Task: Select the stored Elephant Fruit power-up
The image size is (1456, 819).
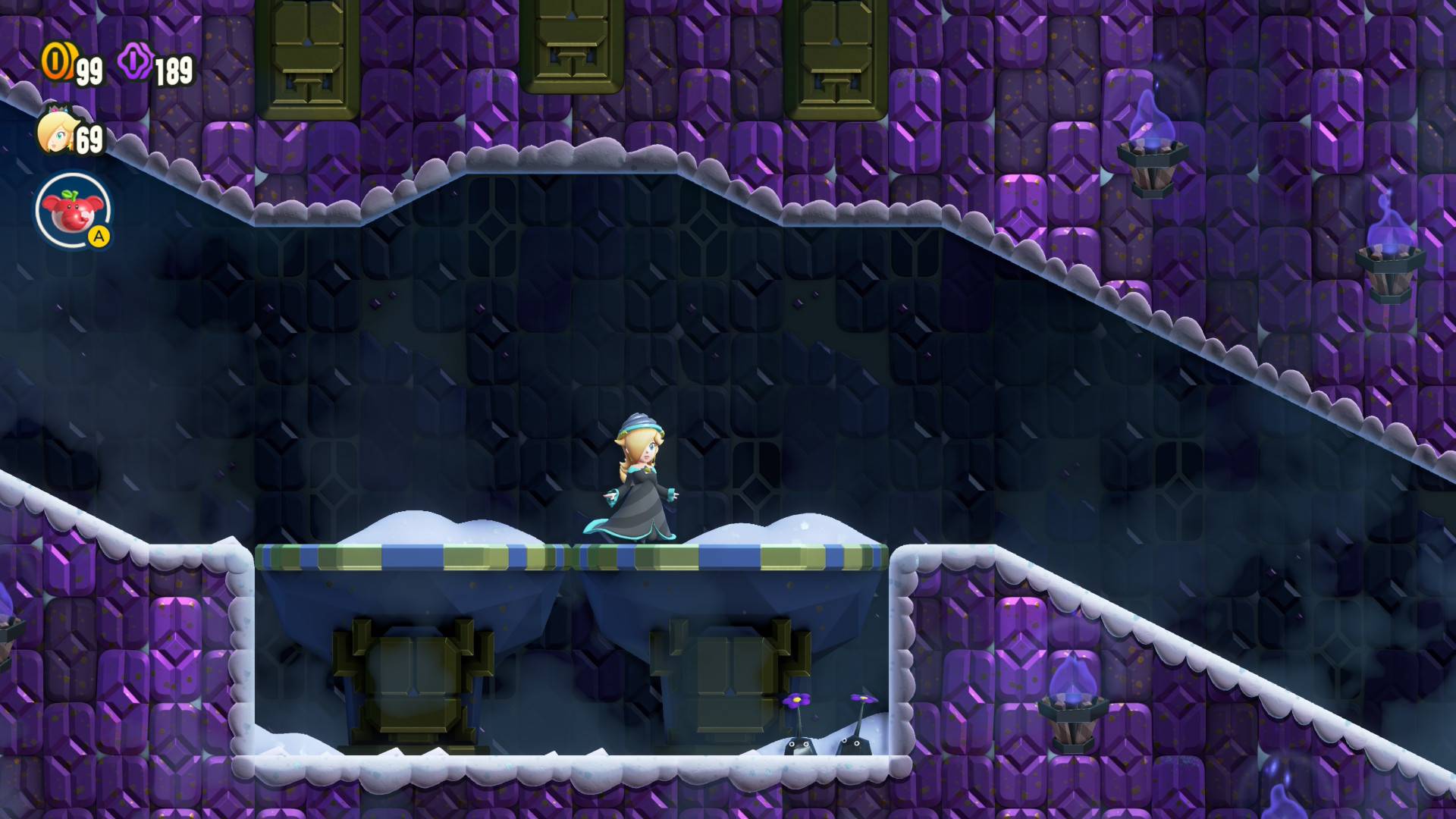Action: [73, 212]
